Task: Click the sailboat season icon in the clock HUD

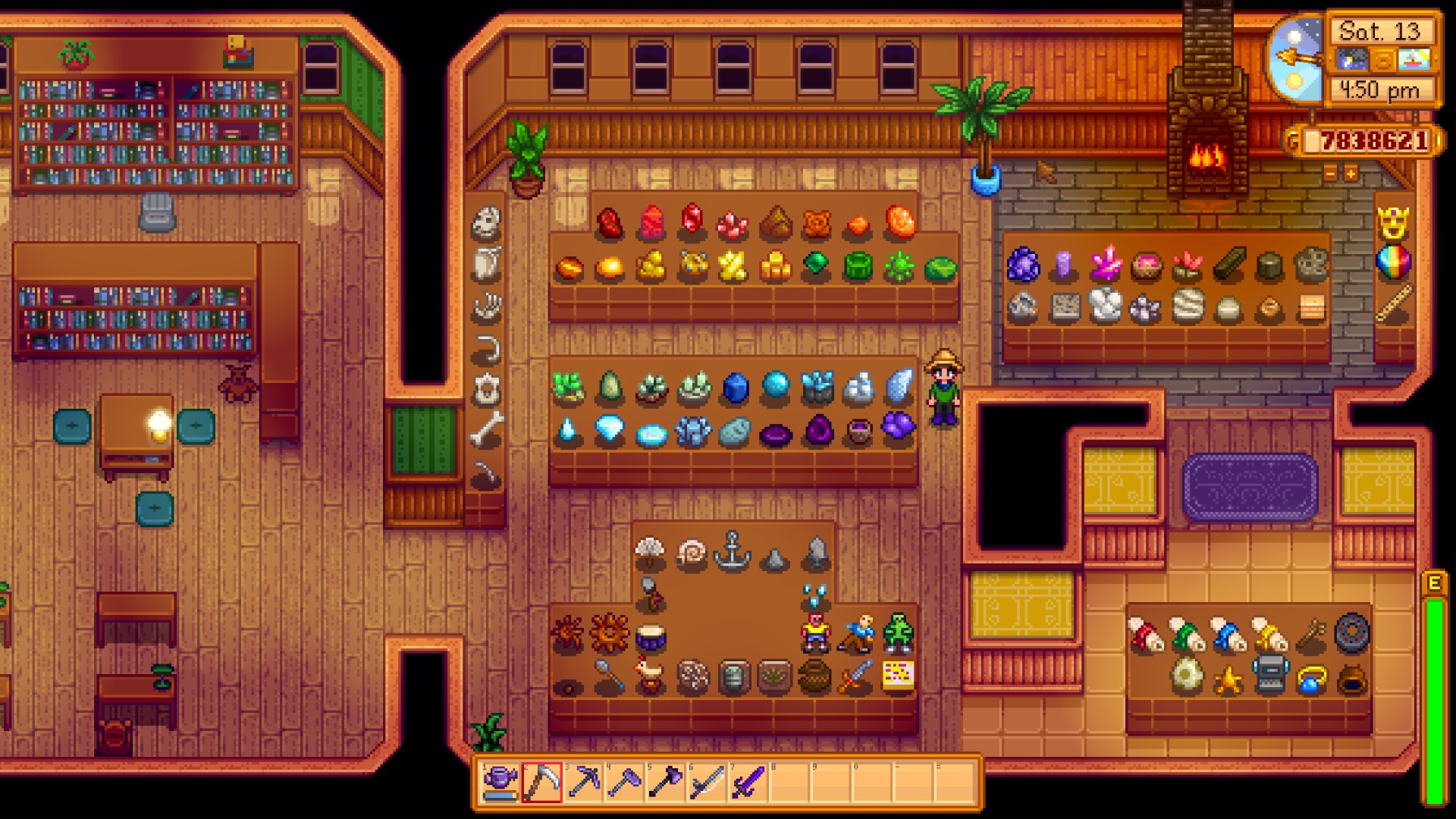Action: point(1414,60)
